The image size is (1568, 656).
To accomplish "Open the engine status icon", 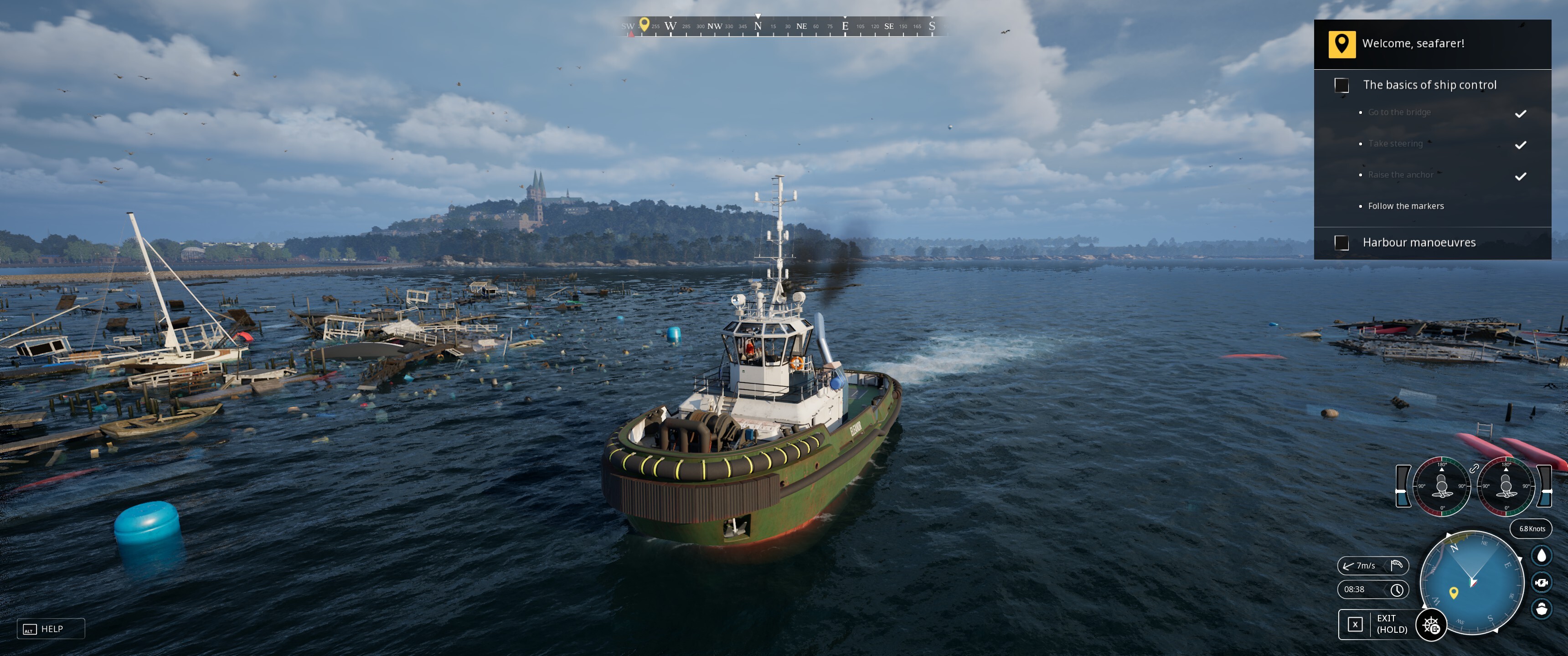I will [1541, 582].
